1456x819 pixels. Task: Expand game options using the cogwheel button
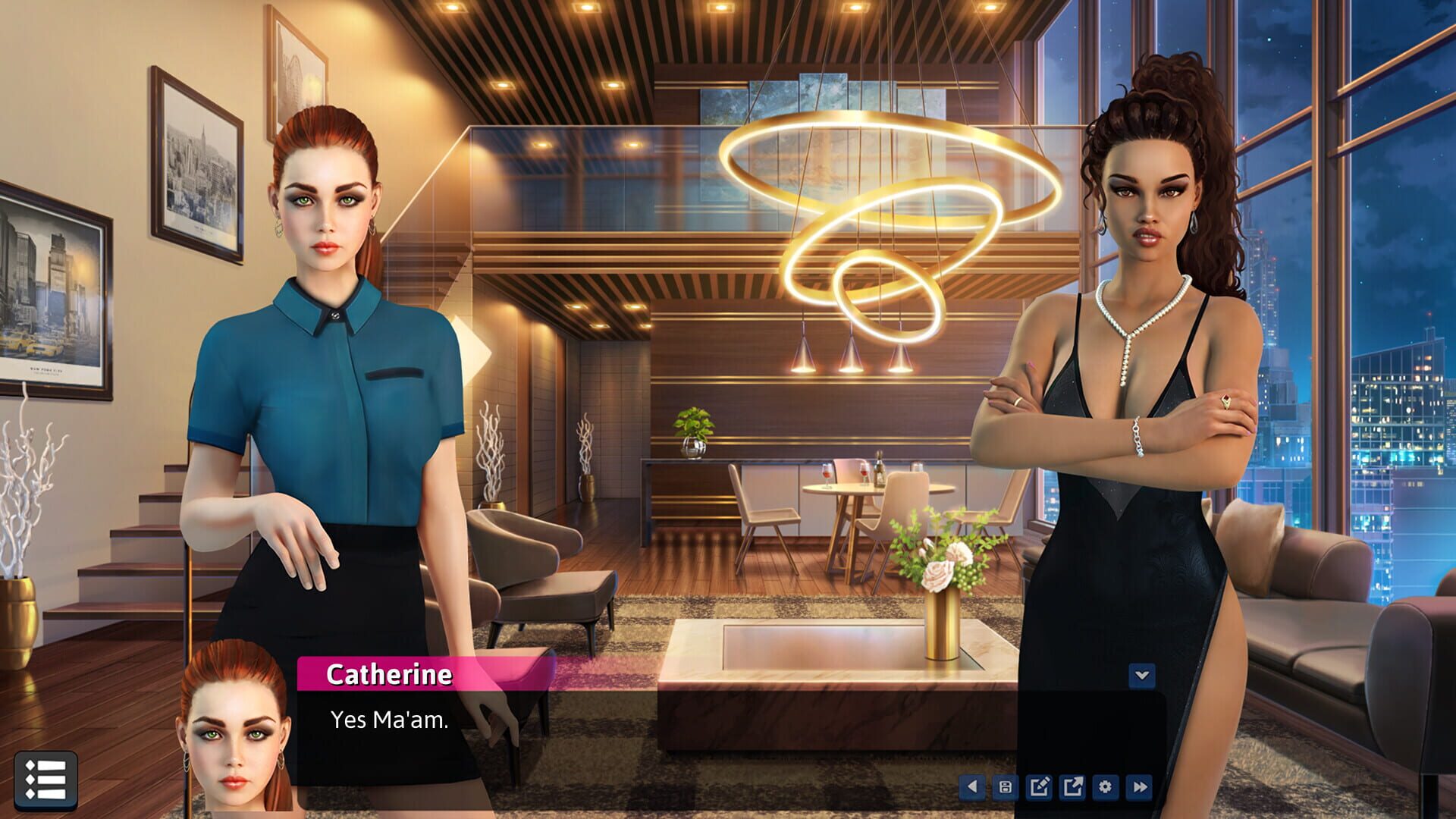1106,787
